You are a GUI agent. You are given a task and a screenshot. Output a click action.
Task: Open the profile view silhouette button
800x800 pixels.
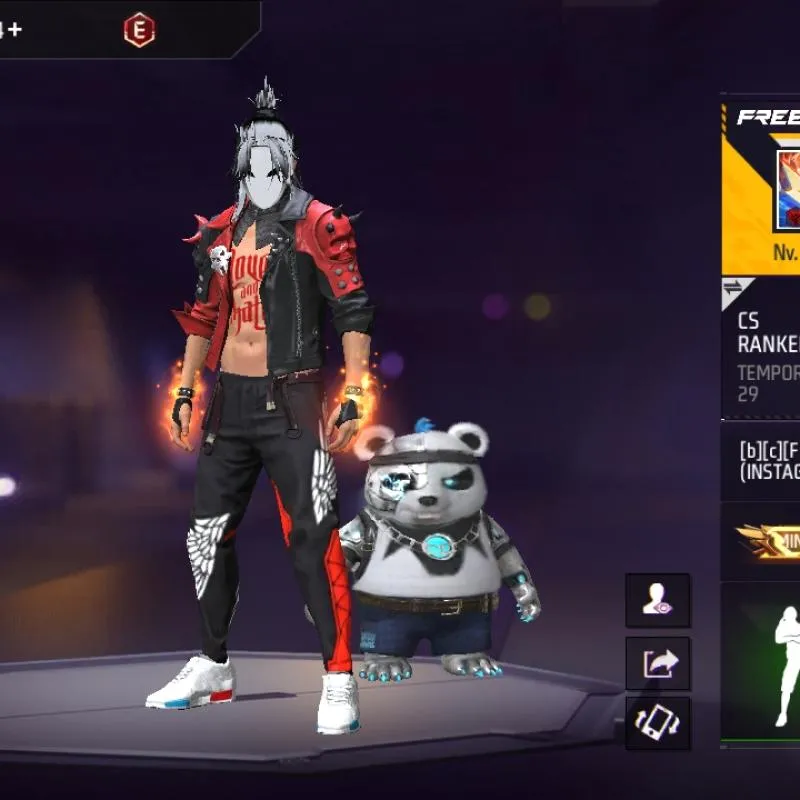[x=658, y=600]
